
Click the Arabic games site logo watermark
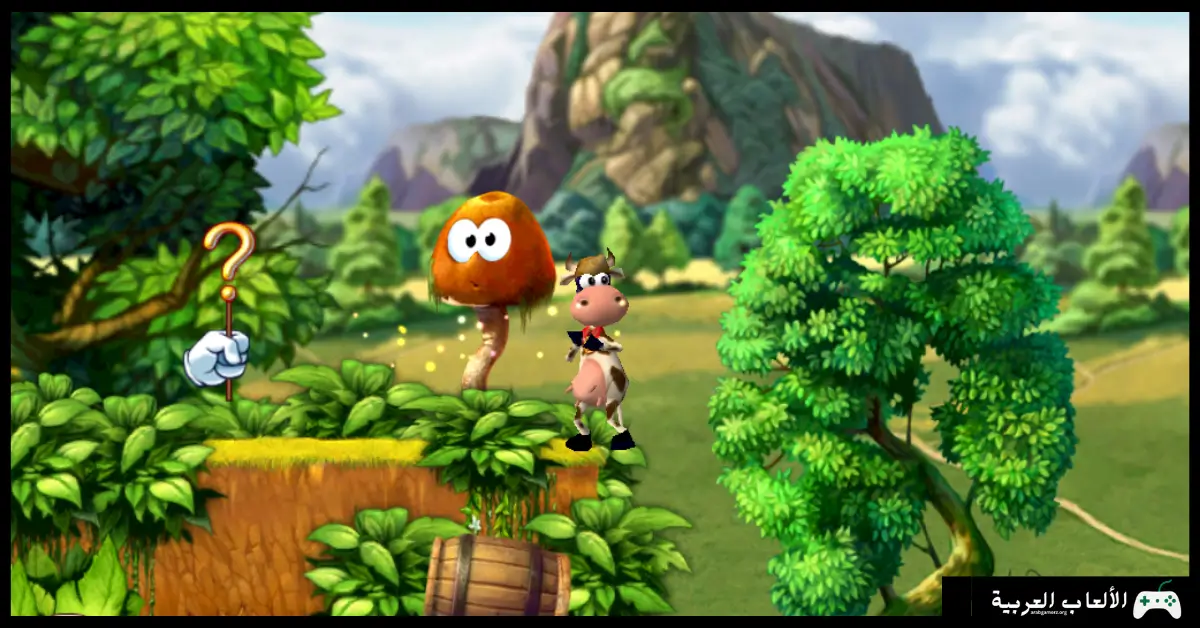[1085, 601]
